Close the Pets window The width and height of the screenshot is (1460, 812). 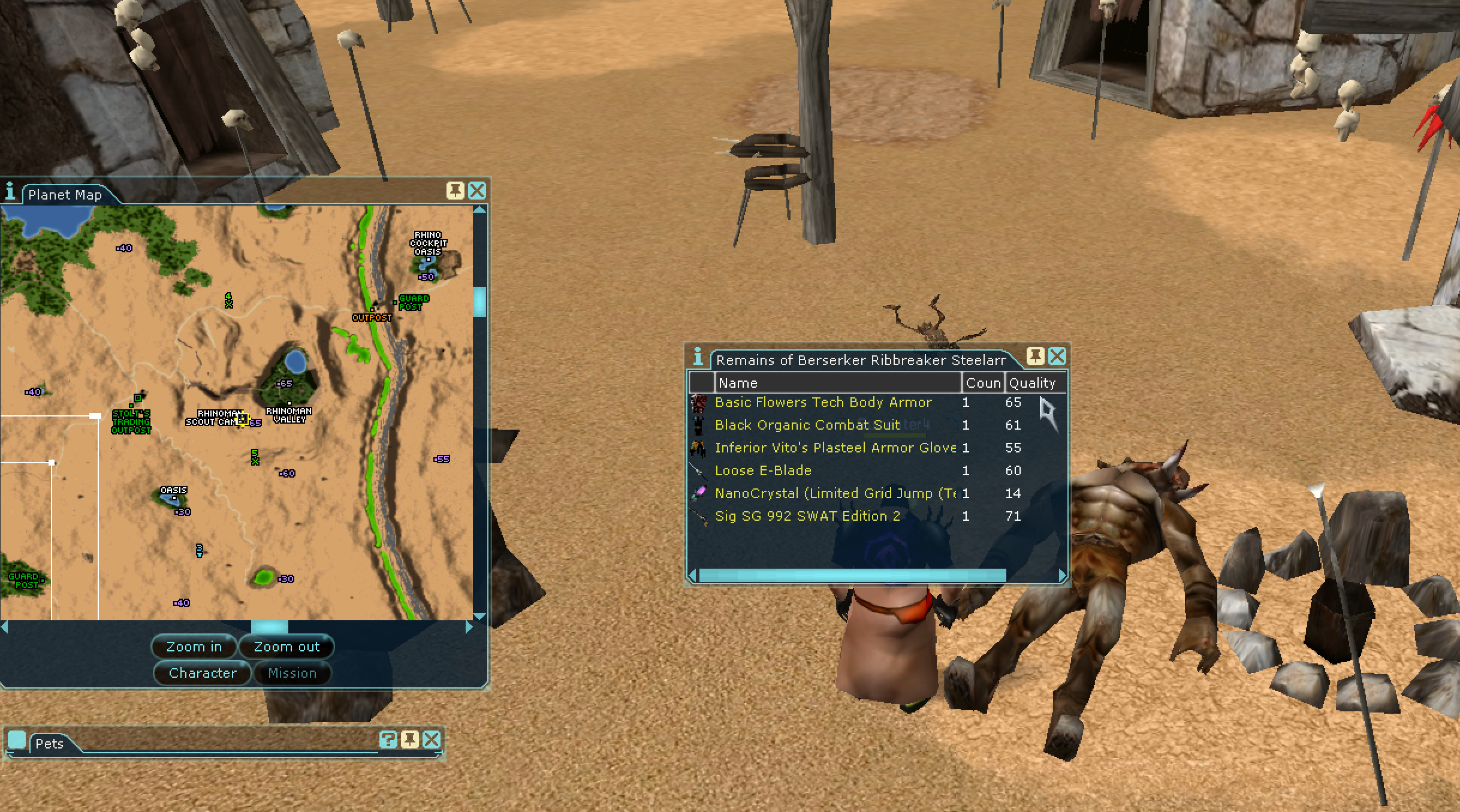(x=432, y=739)
